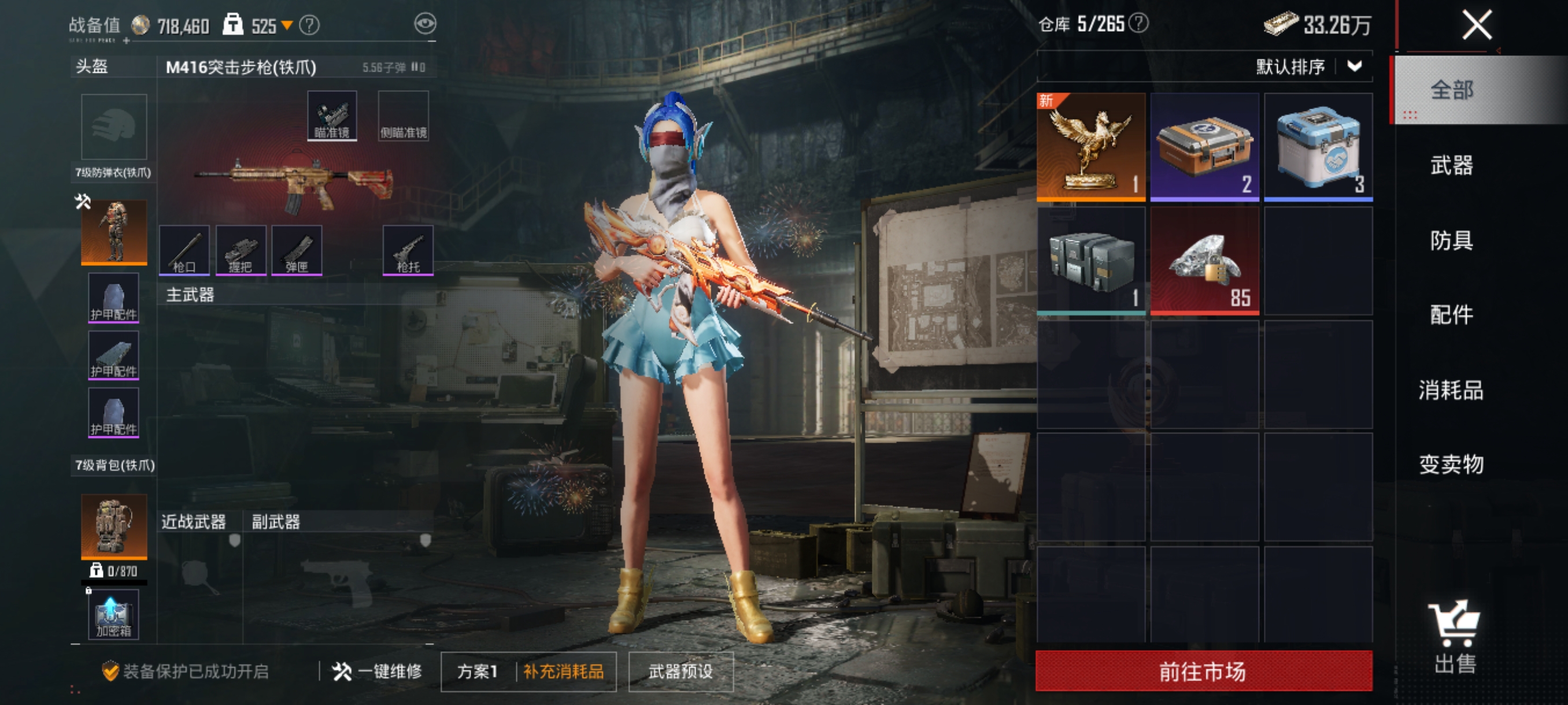Open the 配件 category tab
This screenshot has width=1568, height=705.
click(1451, 315)
